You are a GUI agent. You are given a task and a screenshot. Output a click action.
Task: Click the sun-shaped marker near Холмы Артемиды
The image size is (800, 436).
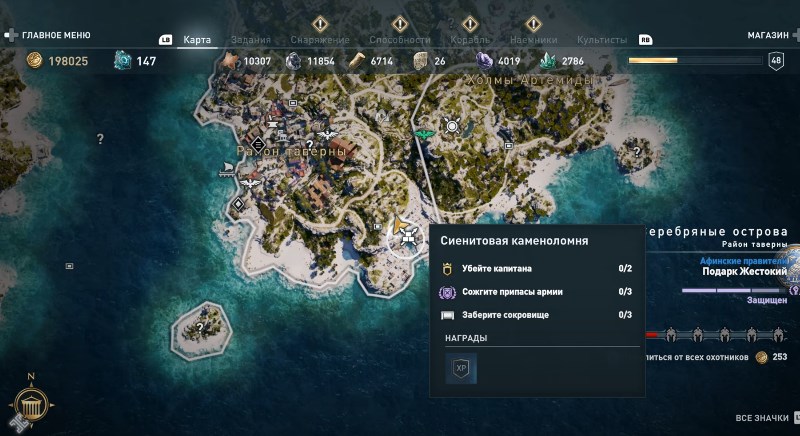click(x=452, y=126)
